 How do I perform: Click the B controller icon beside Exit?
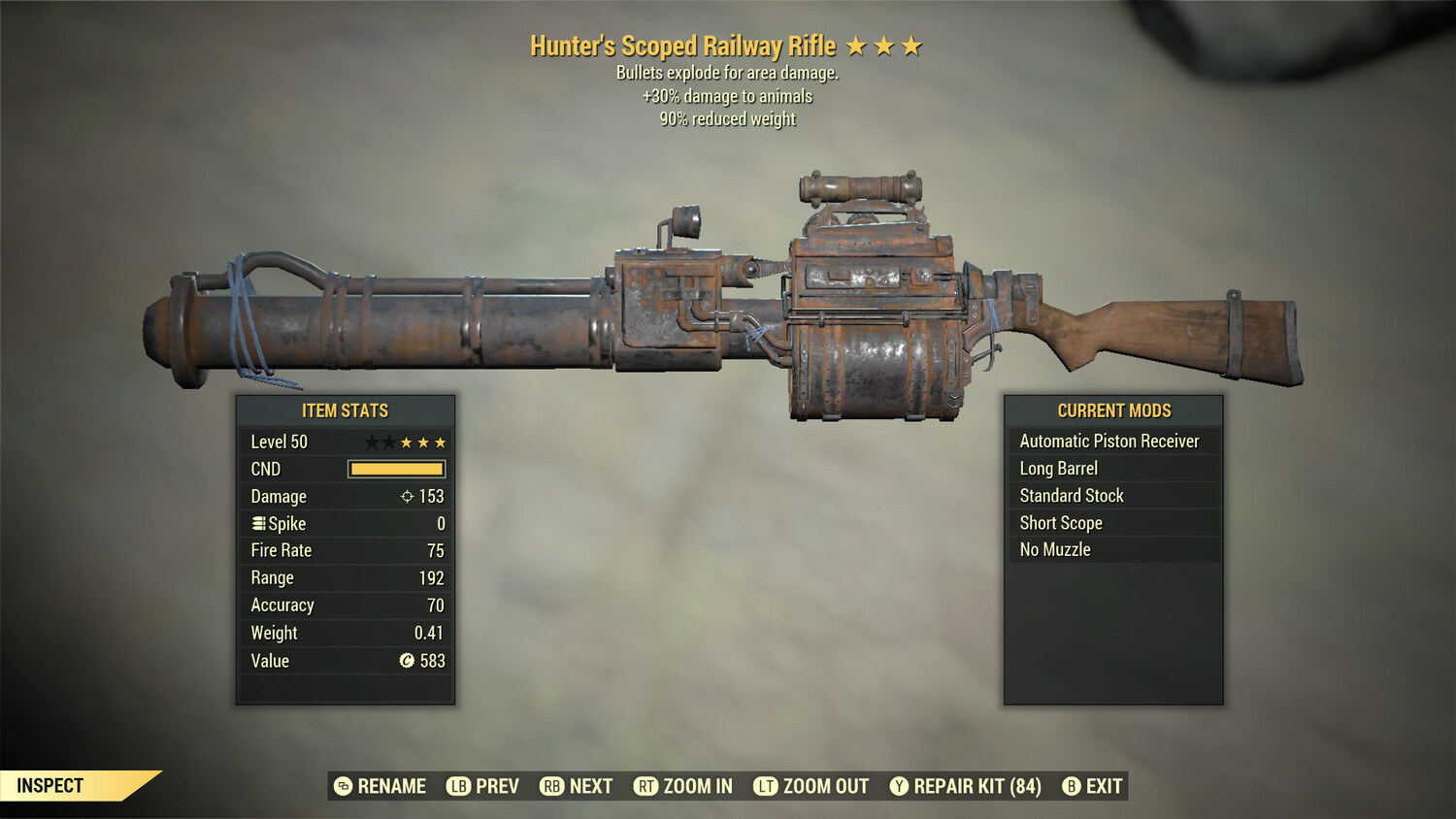[x=1072, y=786]
